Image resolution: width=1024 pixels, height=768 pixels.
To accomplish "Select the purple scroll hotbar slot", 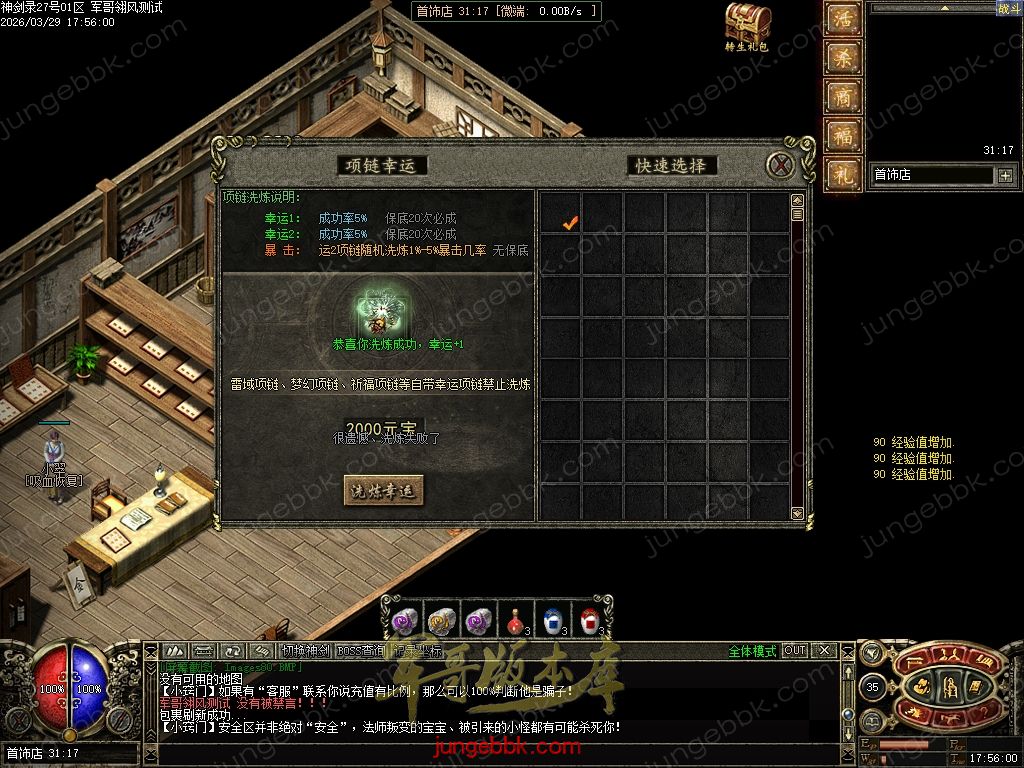I will (x=405, y=620).
